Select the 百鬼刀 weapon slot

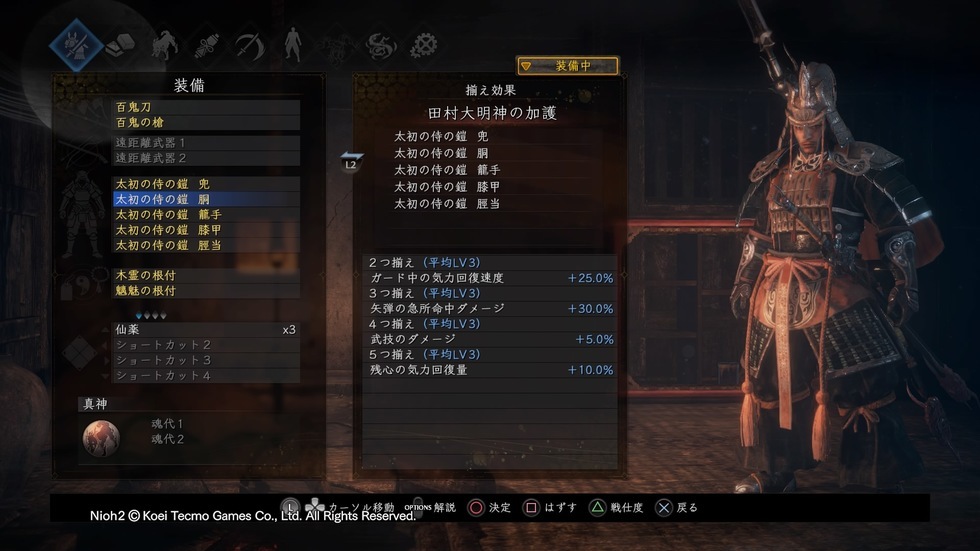[206, 106]
